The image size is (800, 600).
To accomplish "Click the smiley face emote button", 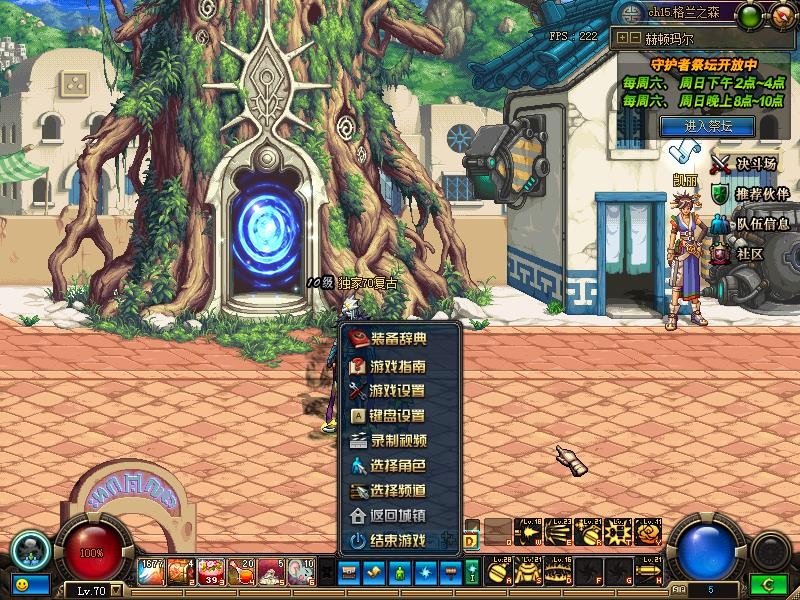I will pyautogui.click(x=21, y=582).
